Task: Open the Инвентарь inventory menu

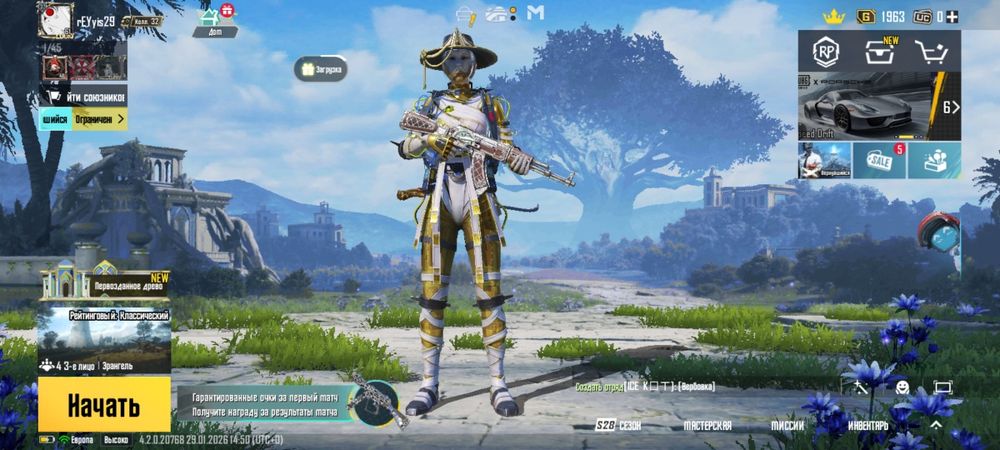Action: tap(867, 425)
